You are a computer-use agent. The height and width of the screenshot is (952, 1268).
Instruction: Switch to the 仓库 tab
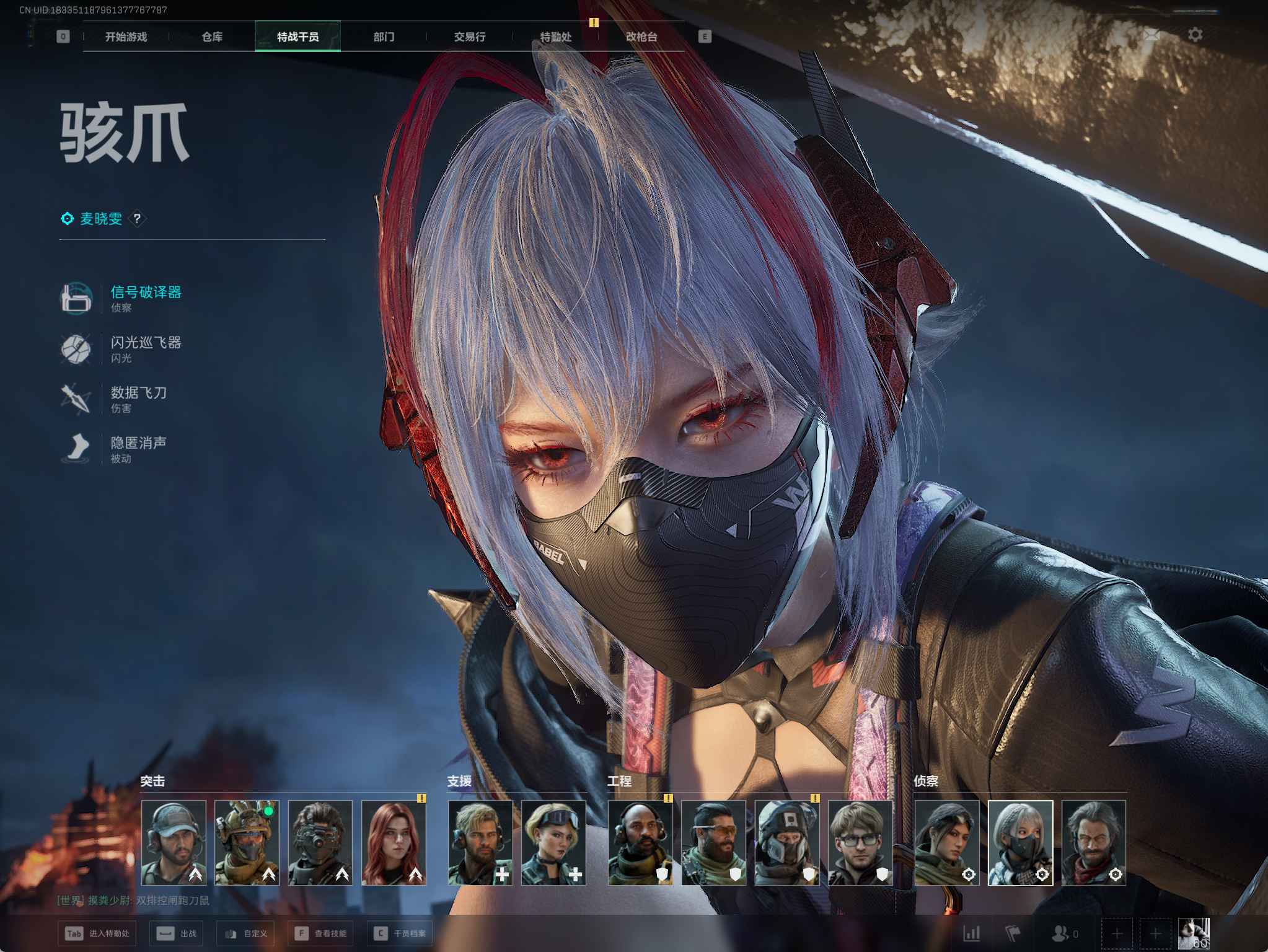click(212, 37)
